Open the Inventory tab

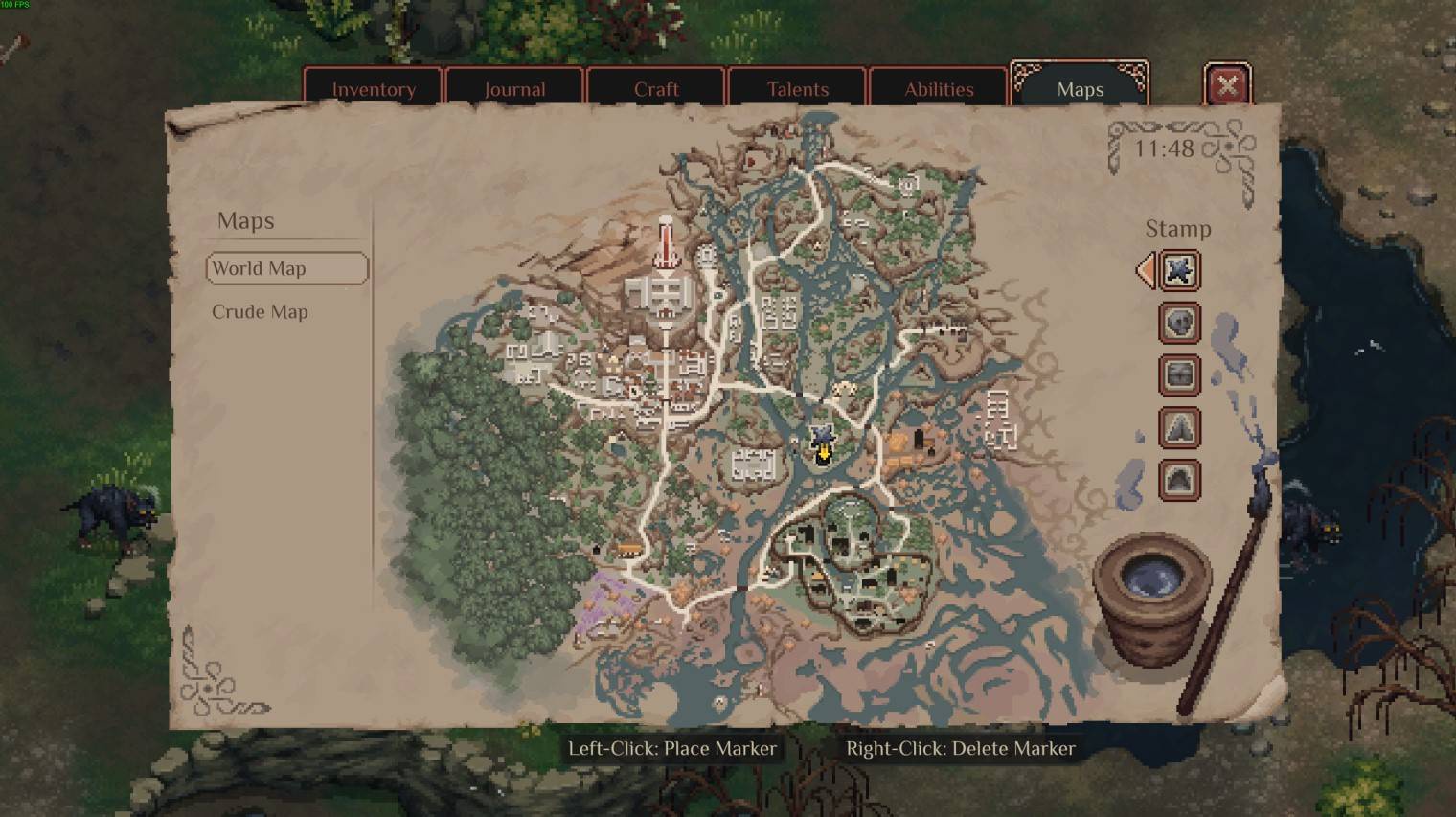(373, 89)
